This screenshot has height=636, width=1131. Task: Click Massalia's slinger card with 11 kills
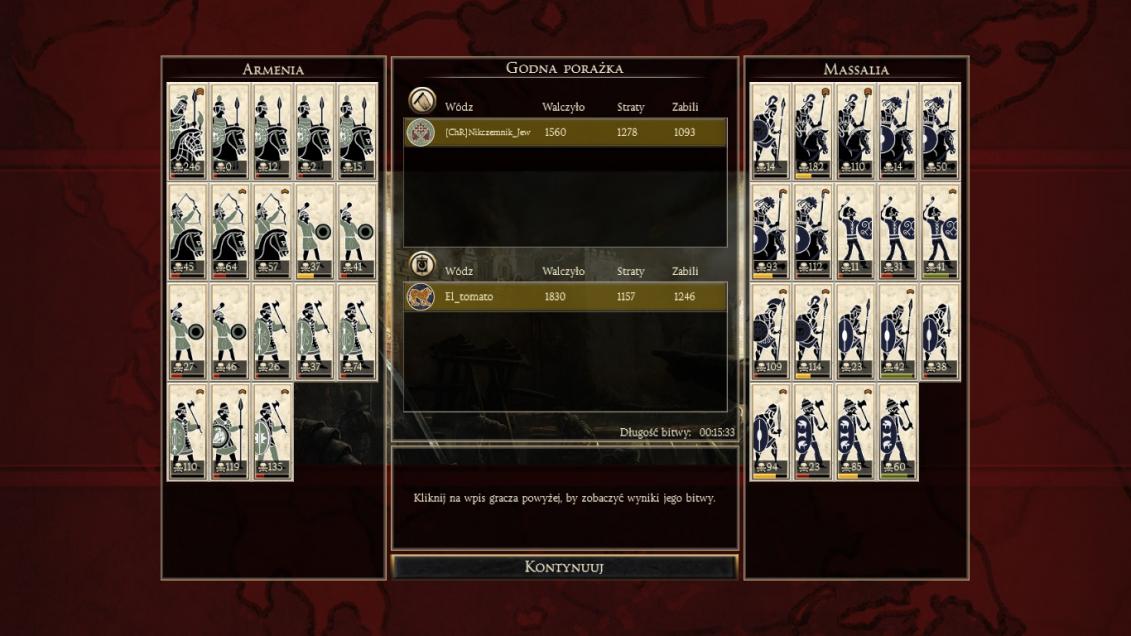(854, 231)
